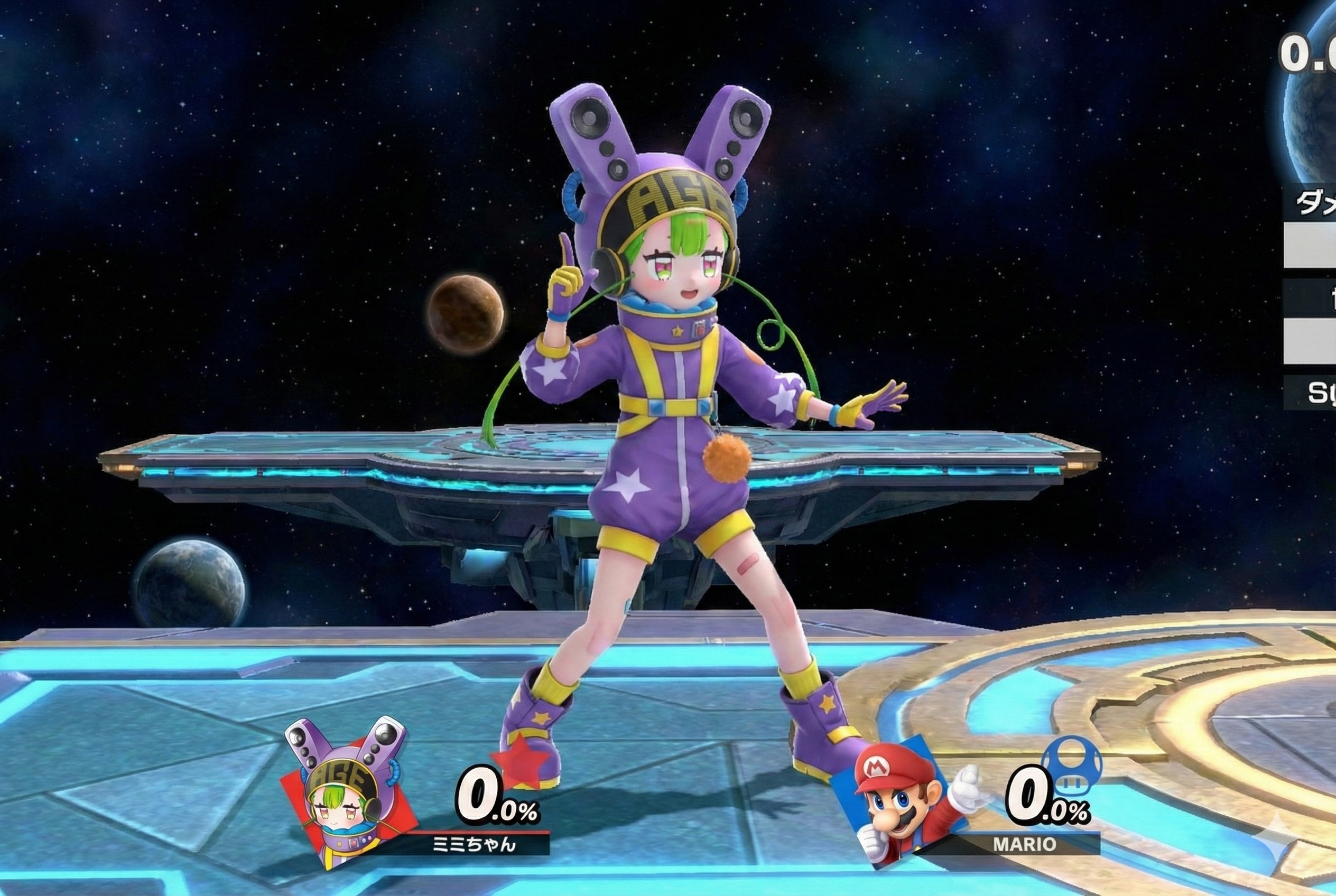Click the ミミちゃん name plate

click(474, 844)
